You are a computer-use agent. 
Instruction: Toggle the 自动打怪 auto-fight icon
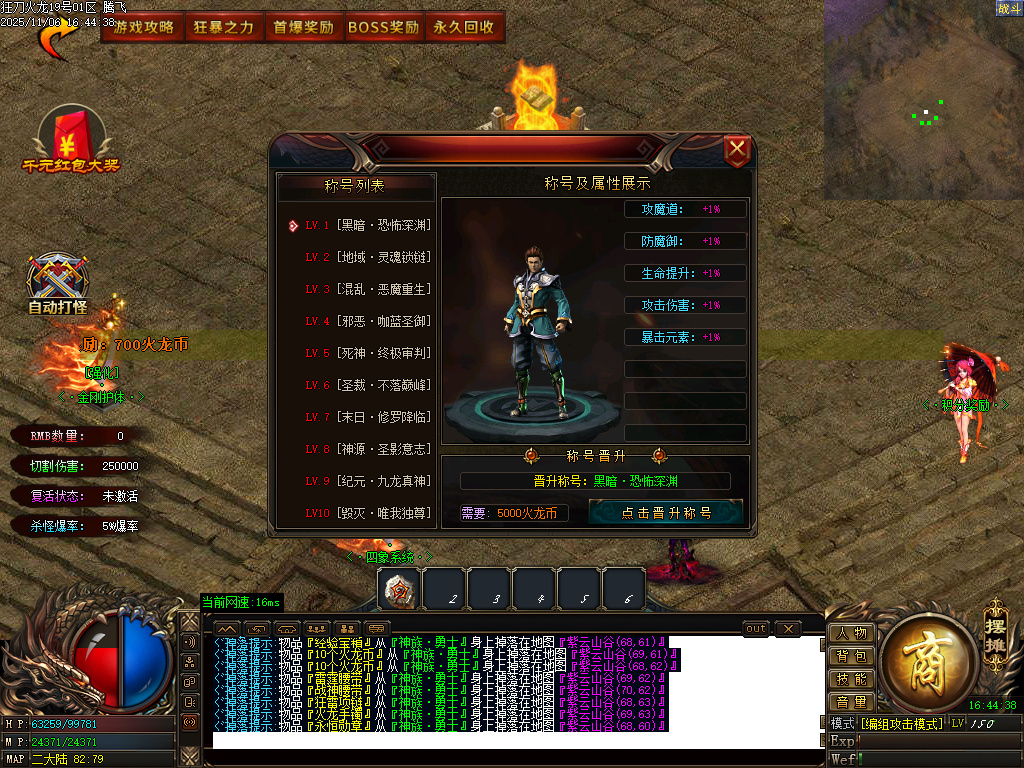pos(57,285)
